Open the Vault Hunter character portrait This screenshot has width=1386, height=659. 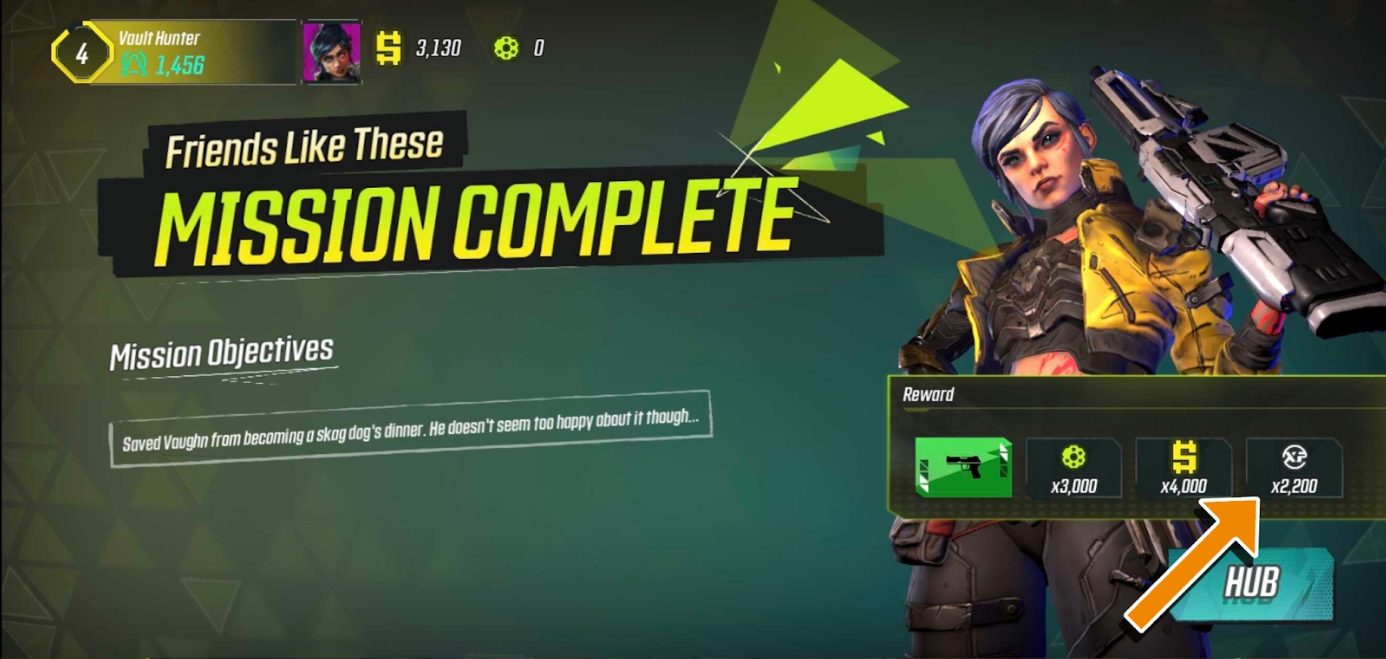(331, 51)
